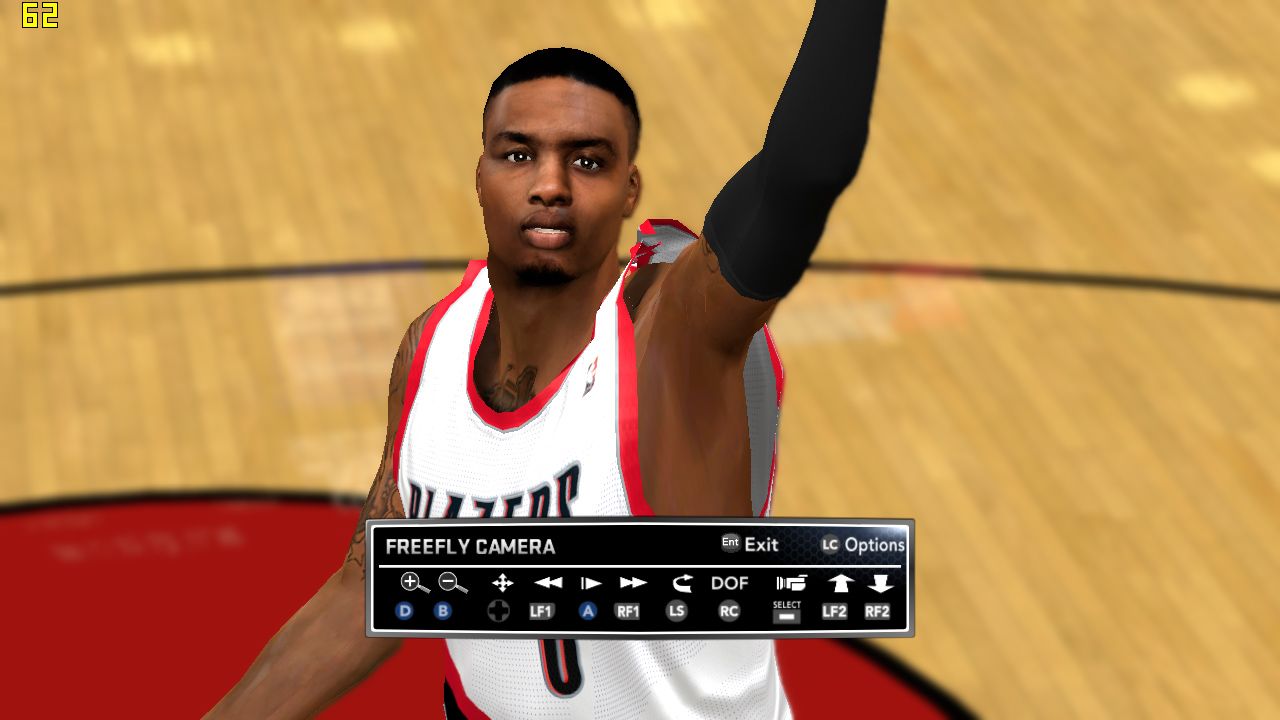Exit the Freefly Camera
Screen dimensions: 1280x720
pos(750,545)
